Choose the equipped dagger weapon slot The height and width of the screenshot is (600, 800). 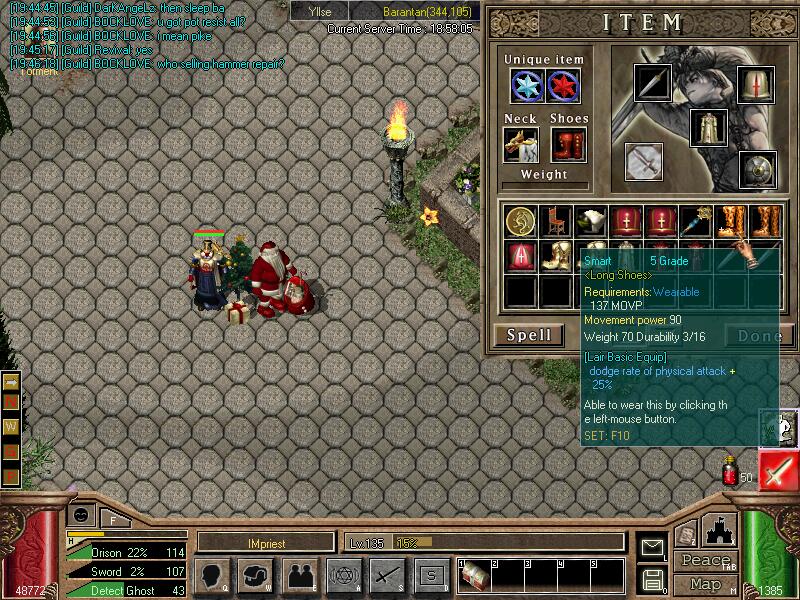click(x=654, y=83)
